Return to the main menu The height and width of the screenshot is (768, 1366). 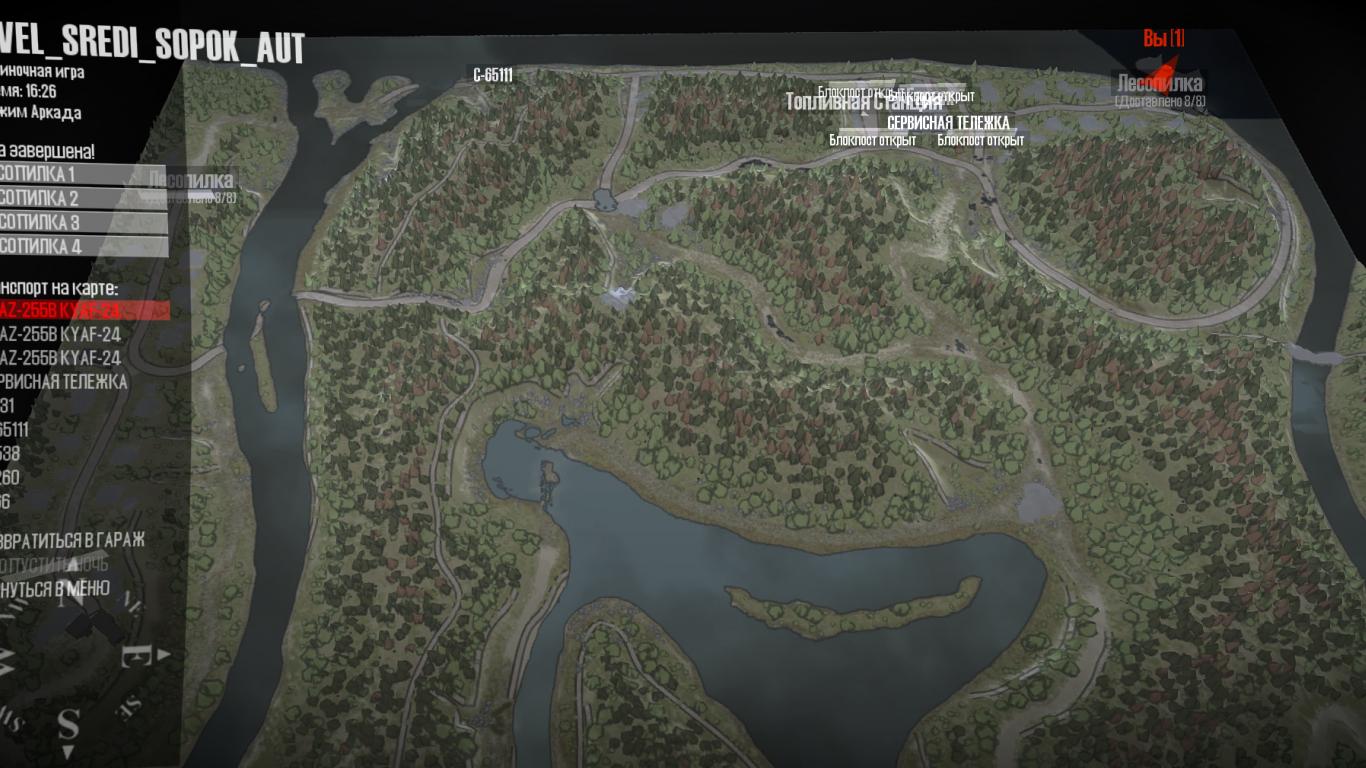tap(55, 588)
